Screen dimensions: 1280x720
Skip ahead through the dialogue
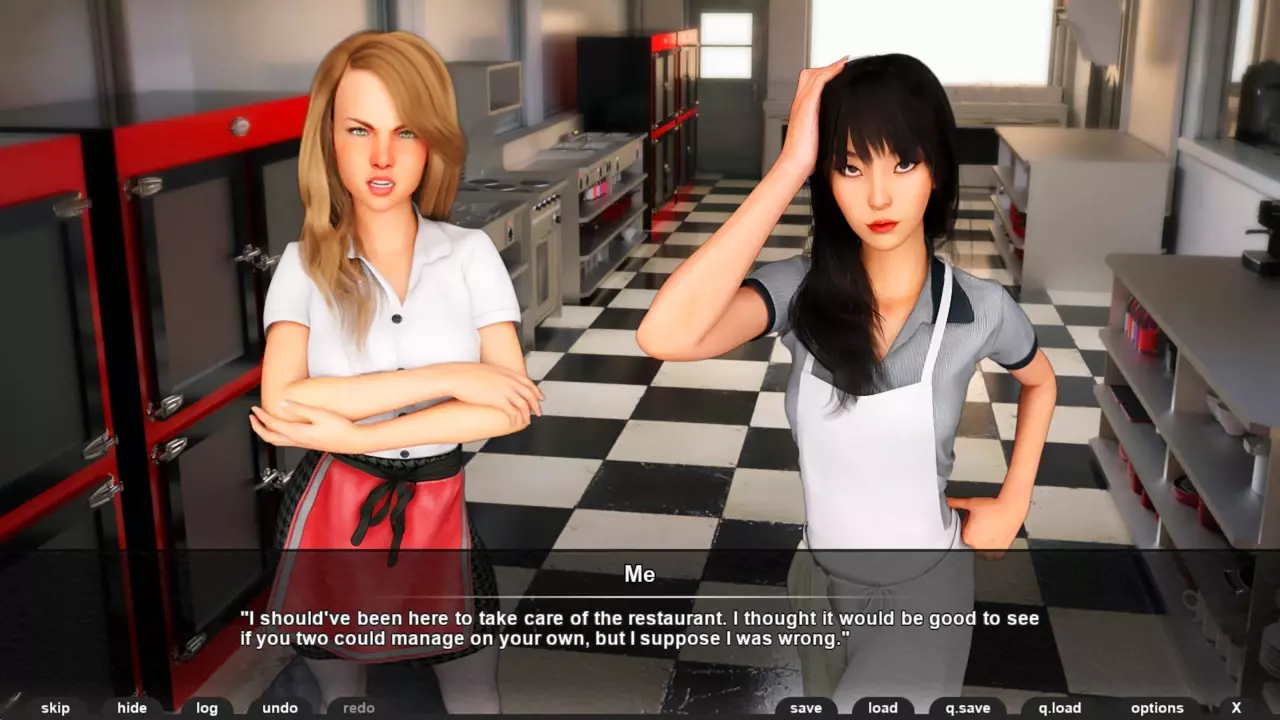(56, 708)
